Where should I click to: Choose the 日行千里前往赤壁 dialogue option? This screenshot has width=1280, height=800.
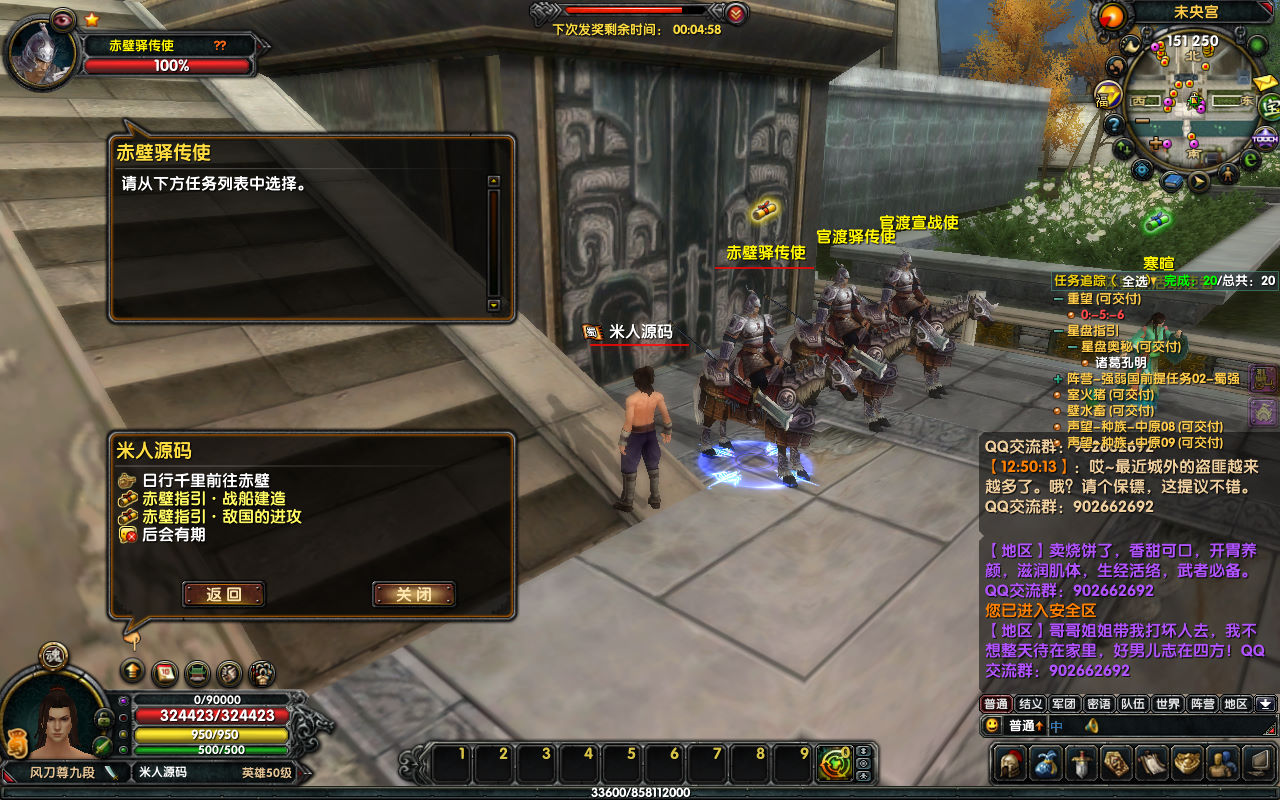[x=206, y=481]
